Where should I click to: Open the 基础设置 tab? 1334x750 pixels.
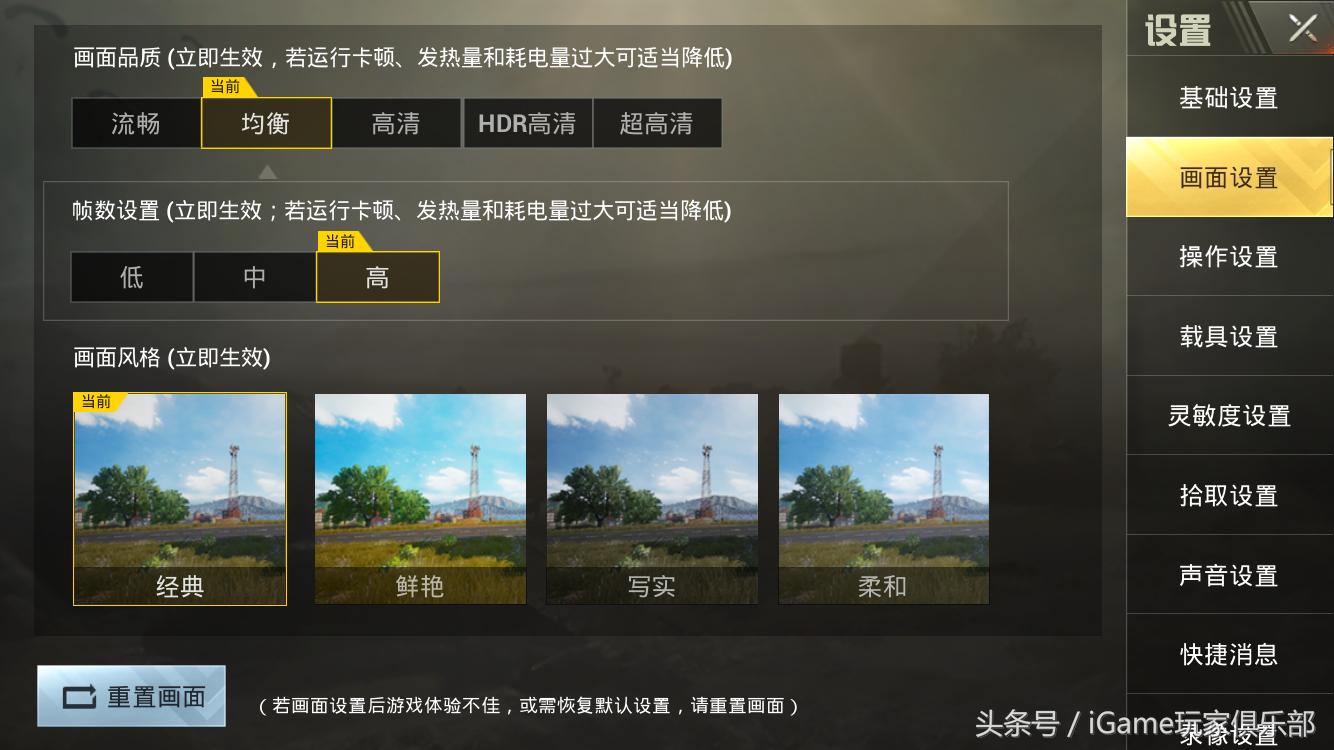click(x=1228, y=97)
